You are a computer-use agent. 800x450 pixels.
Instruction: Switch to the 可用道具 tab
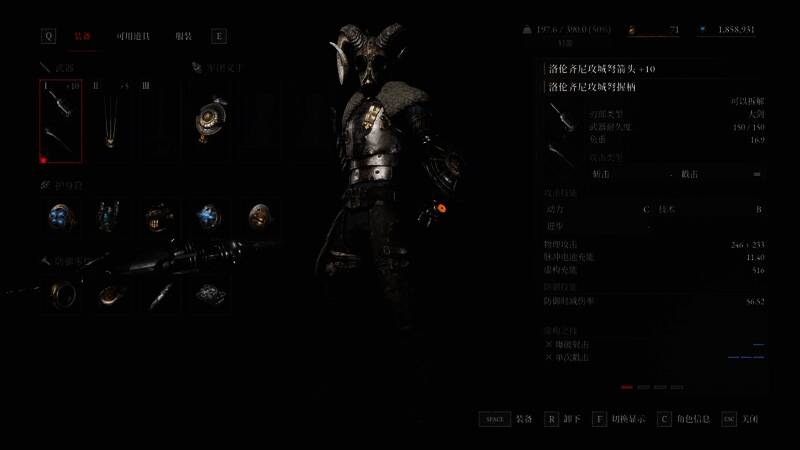pyautogui.click(x=132, y=36)
